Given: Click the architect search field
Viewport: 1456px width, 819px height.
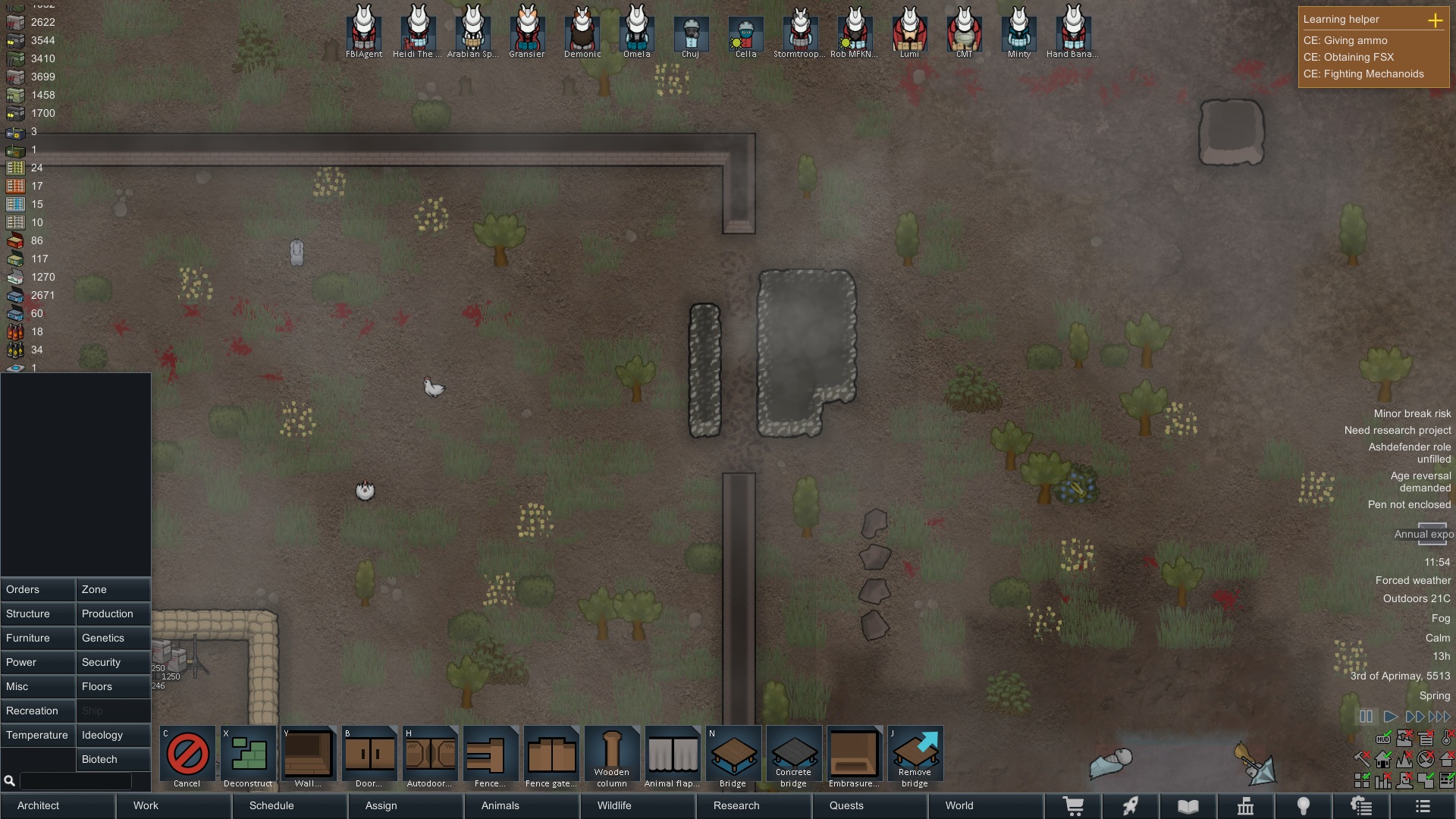Looking at the screenshot, I should (x=74, y=780).
